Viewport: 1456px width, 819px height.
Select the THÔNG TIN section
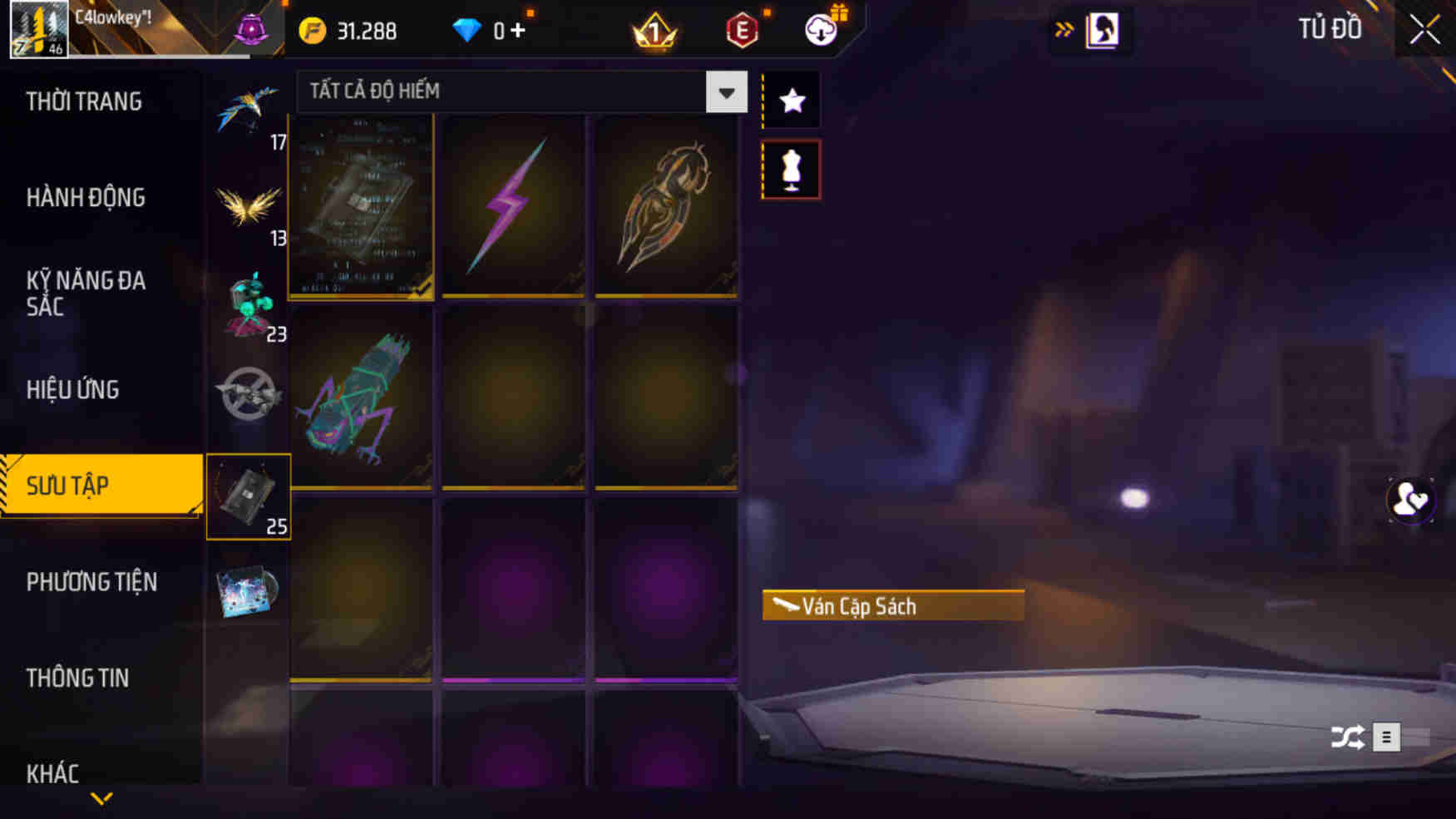point(79,678)
